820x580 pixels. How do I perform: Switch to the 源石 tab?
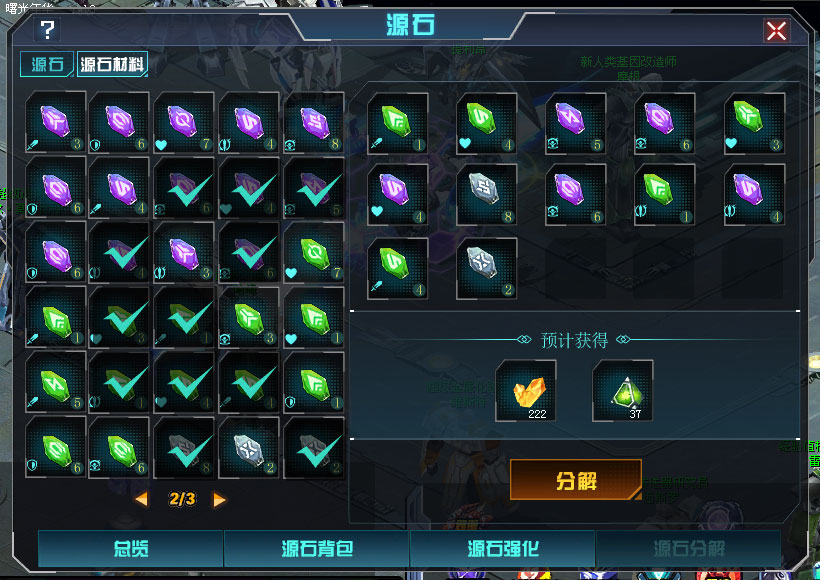point(47,66)
